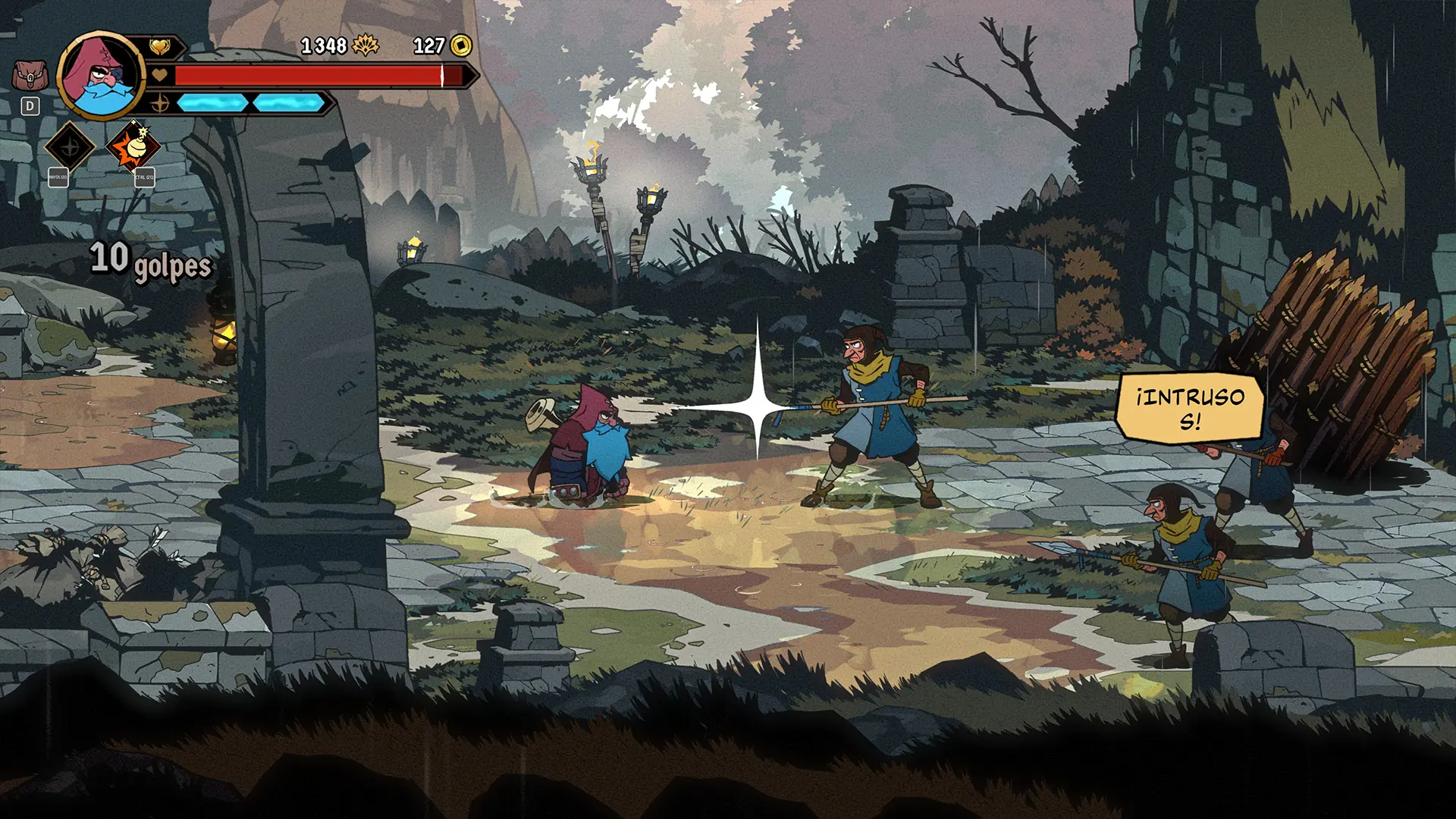This screenshot has width=1456, height=819.
Task: Click the gold coin currency icon
Action: 461,46
